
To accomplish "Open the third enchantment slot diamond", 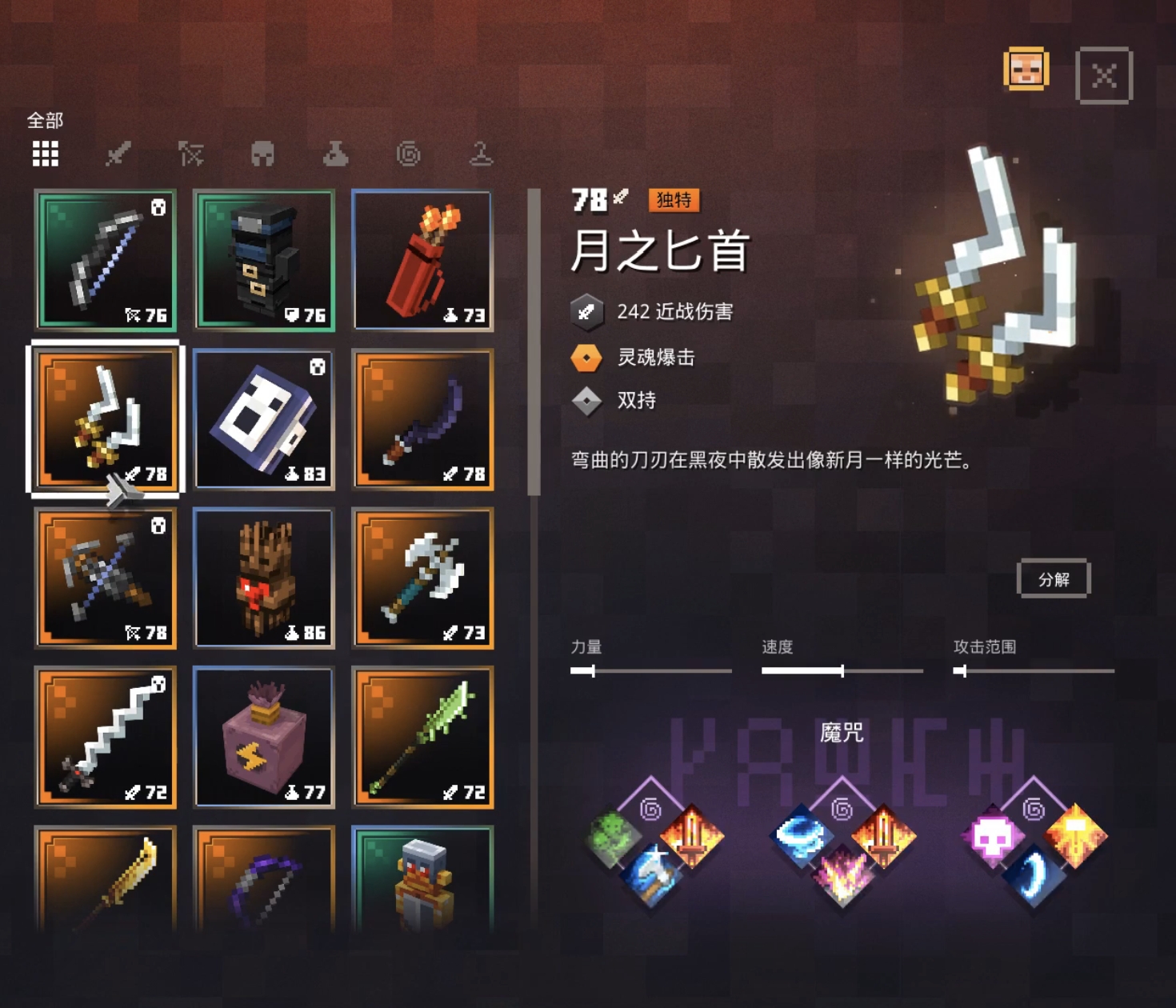I will (1034, 810).
